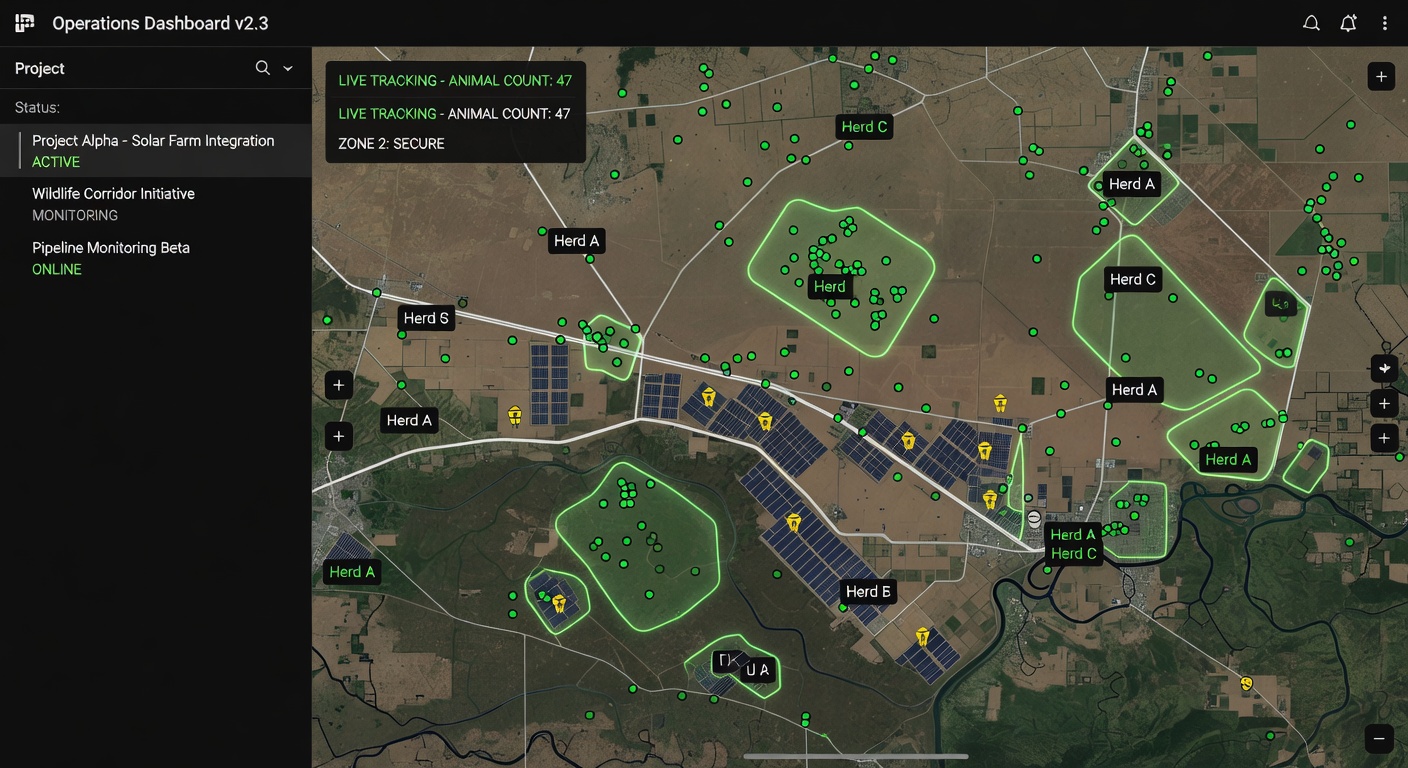The image size is (1408, 768).
Task: Switch to Pipeline Monitoring Beta project
Action: coord(111,258)
